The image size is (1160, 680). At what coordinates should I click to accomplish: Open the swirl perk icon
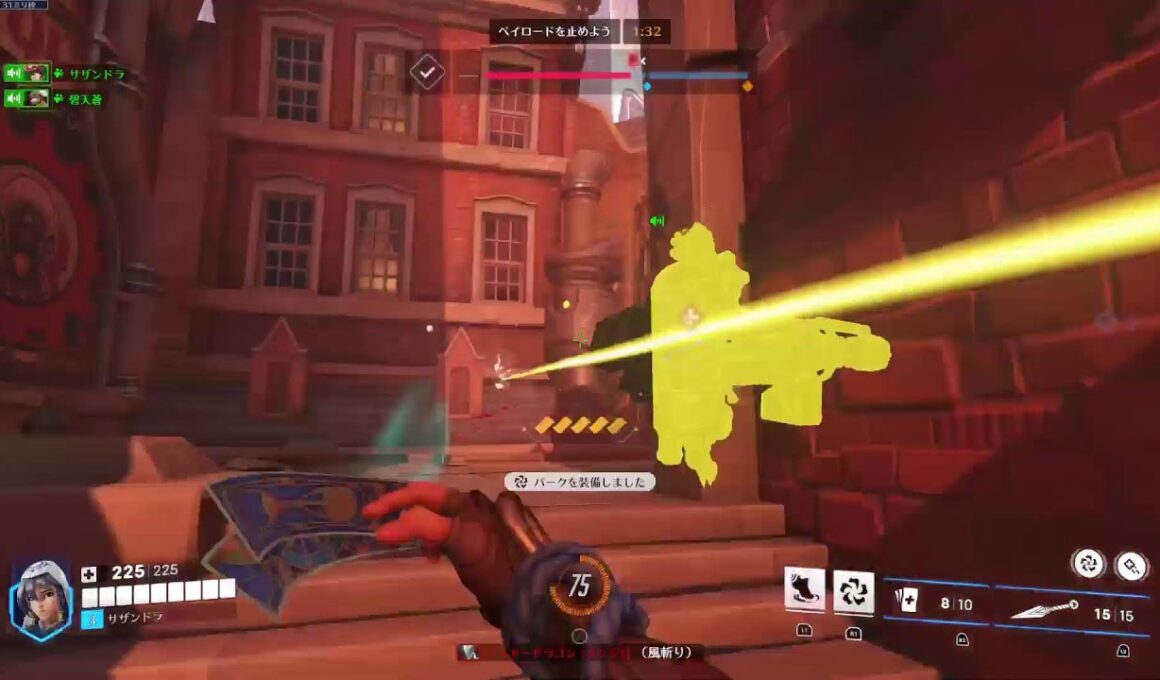pyautogui.click(x=1087, y=564)
